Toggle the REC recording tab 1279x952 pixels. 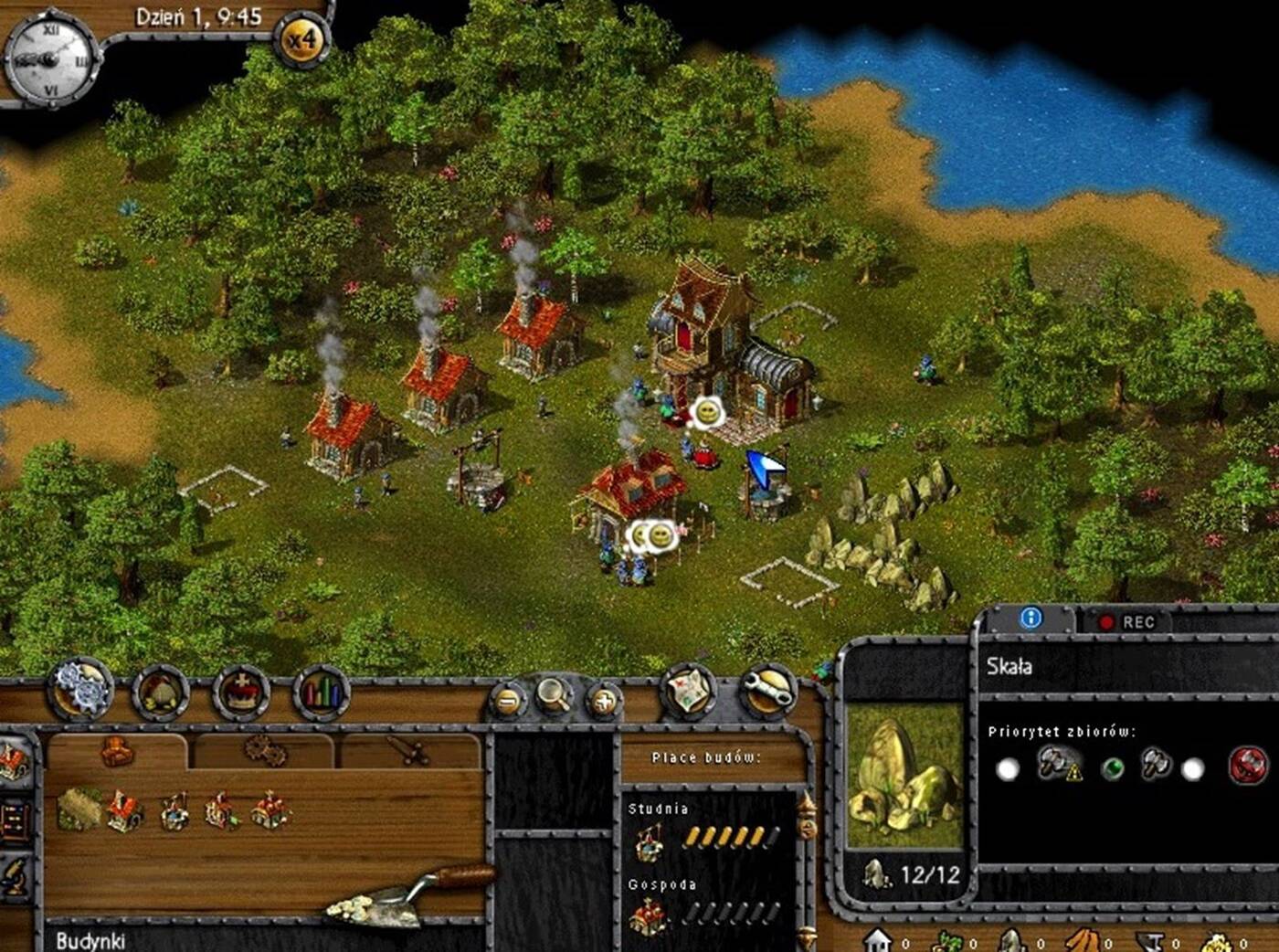click(x=1127, y=622)
